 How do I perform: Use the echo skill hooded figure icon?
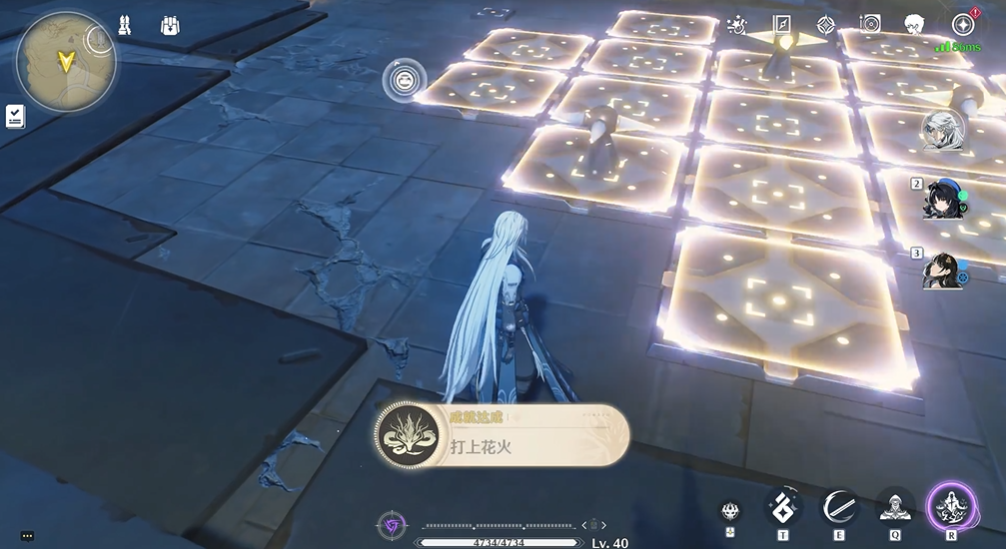[894, 508]
